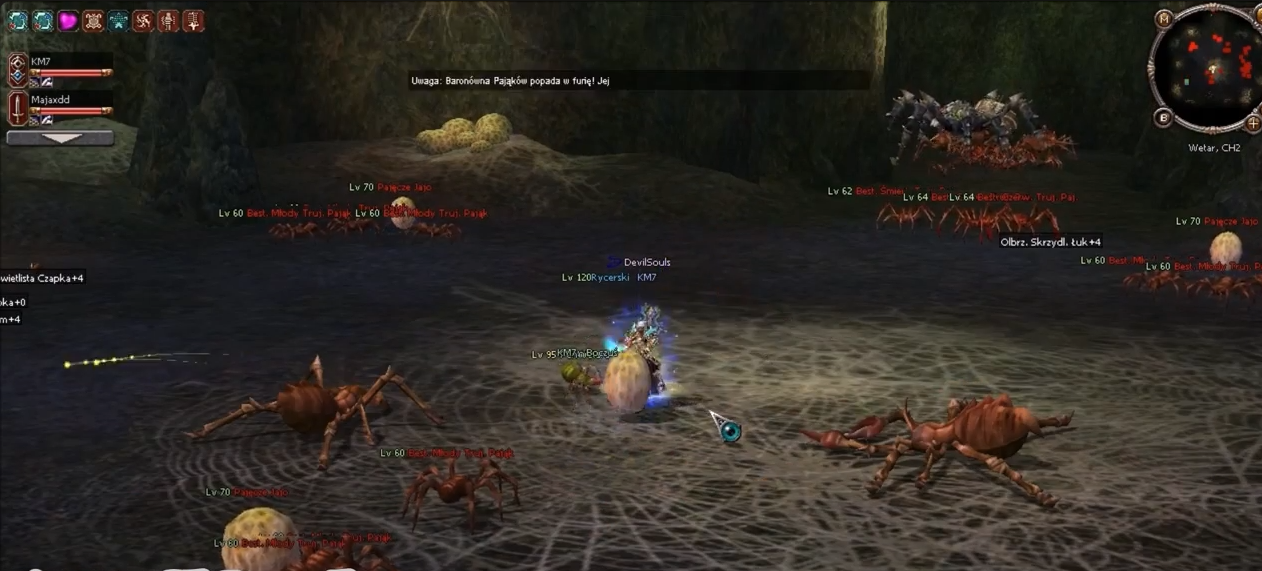Click the minimap B button

1163,118
